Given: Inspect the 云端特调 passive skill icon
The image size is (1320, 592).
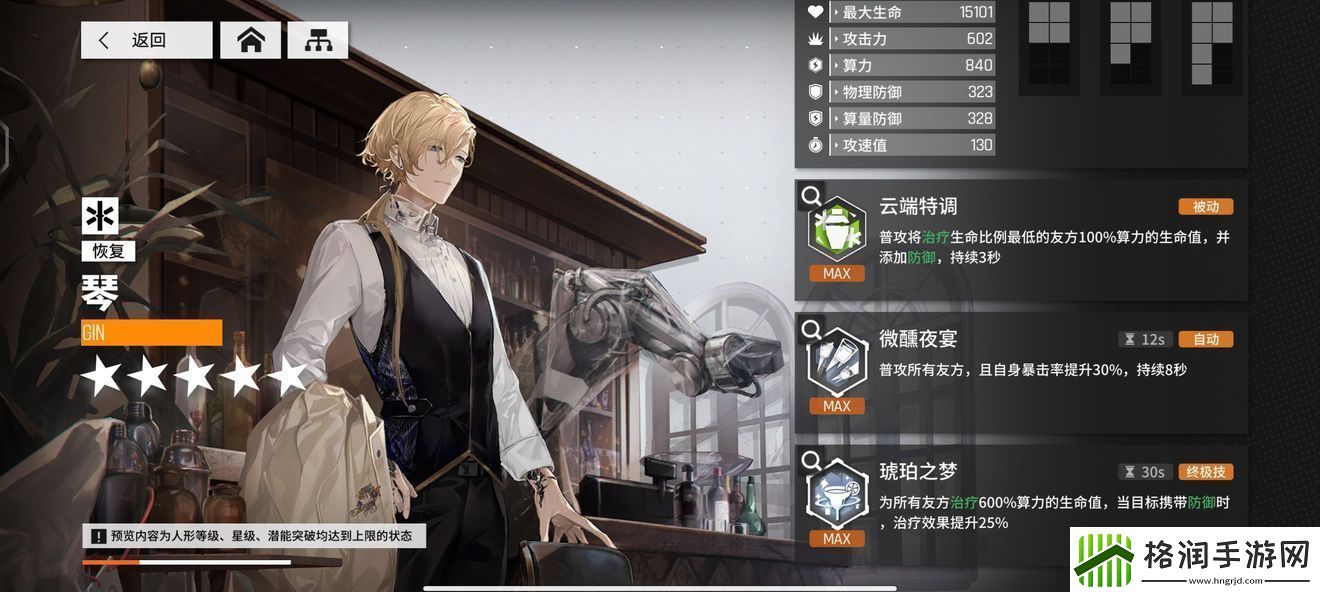Looking at the screenshot, I should [x=836, y=231].
